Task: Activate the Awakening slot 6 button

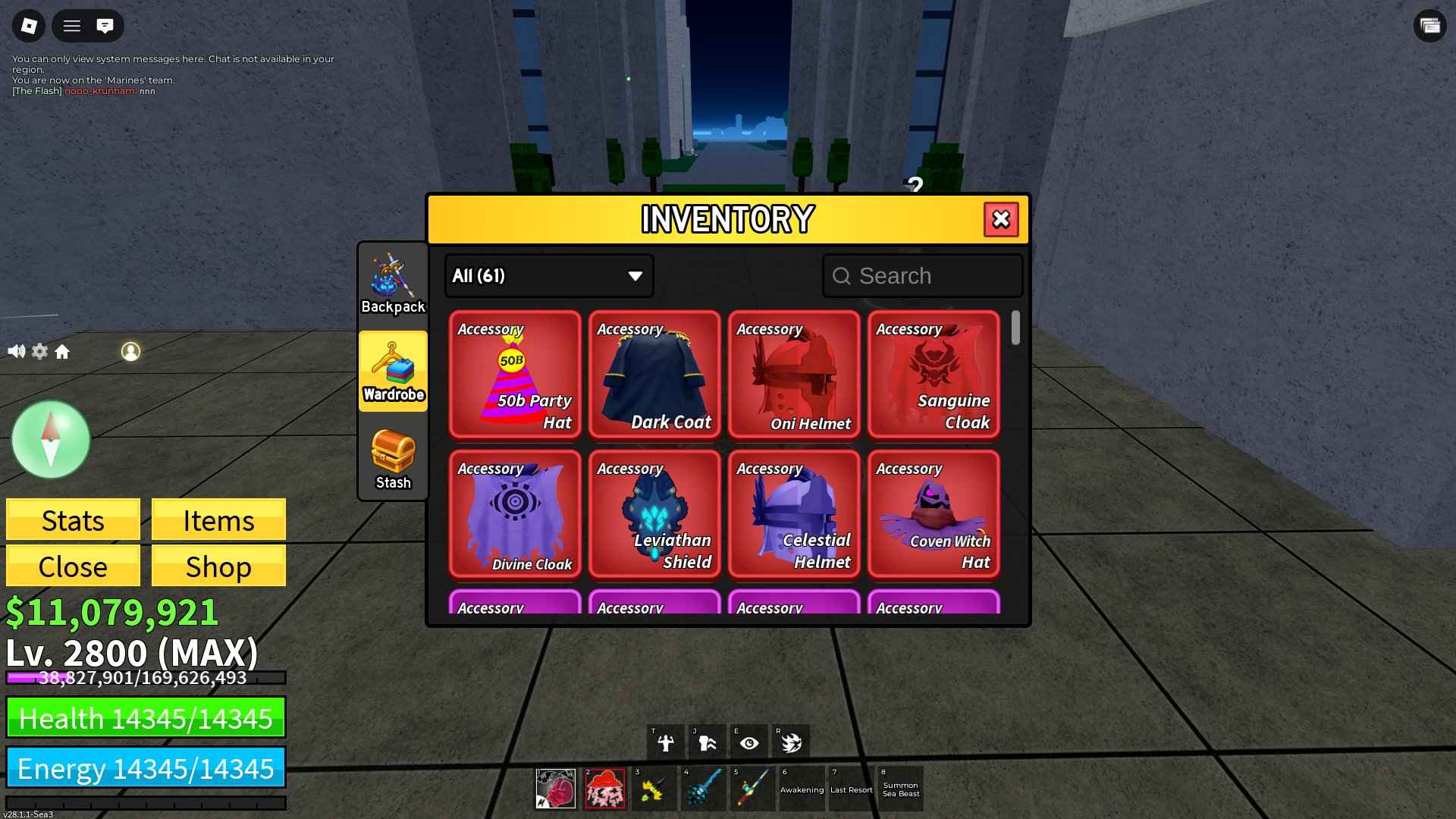Action: 801,789
